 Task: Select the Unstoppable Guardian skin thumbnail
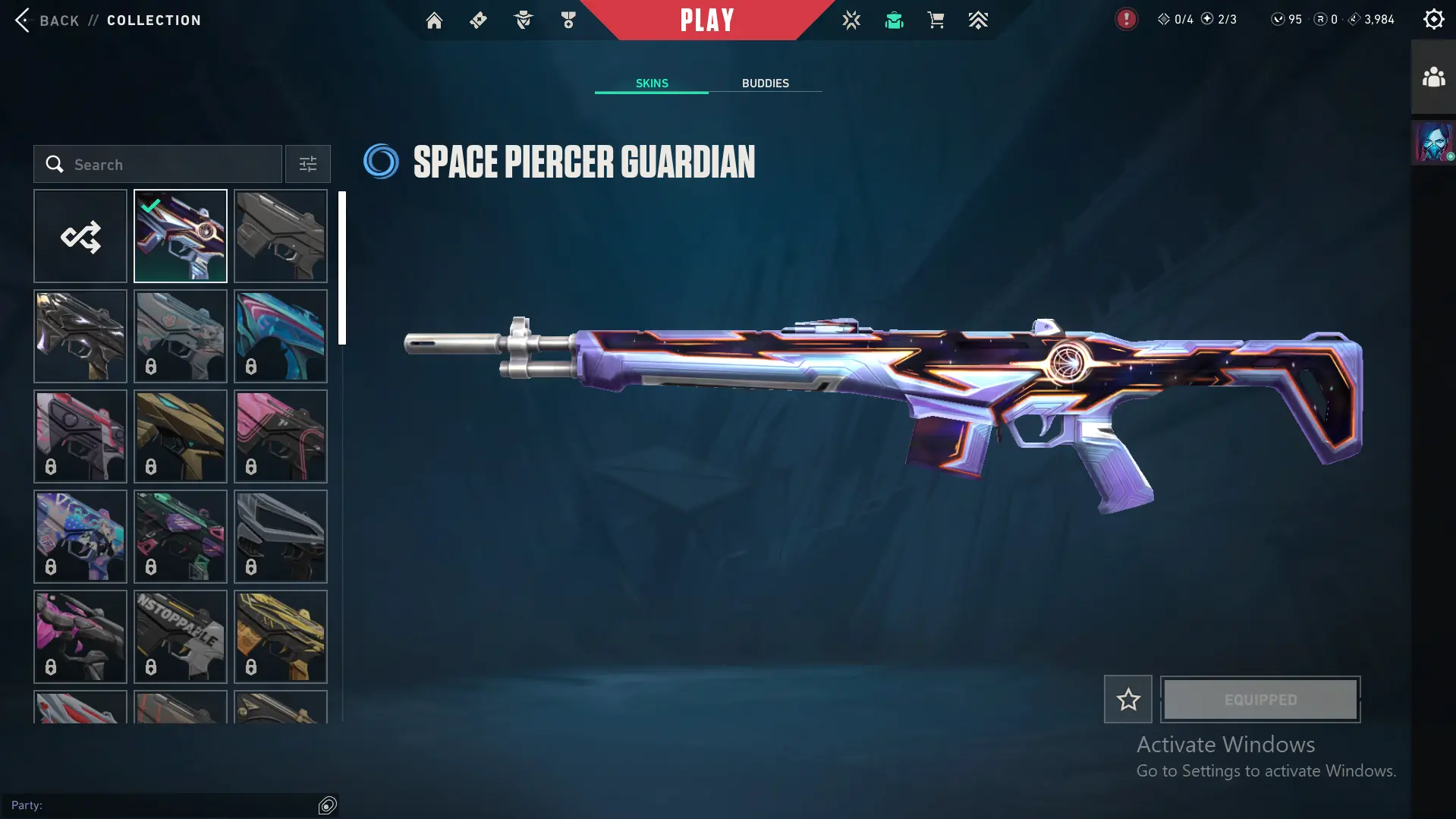pos(181,637)
